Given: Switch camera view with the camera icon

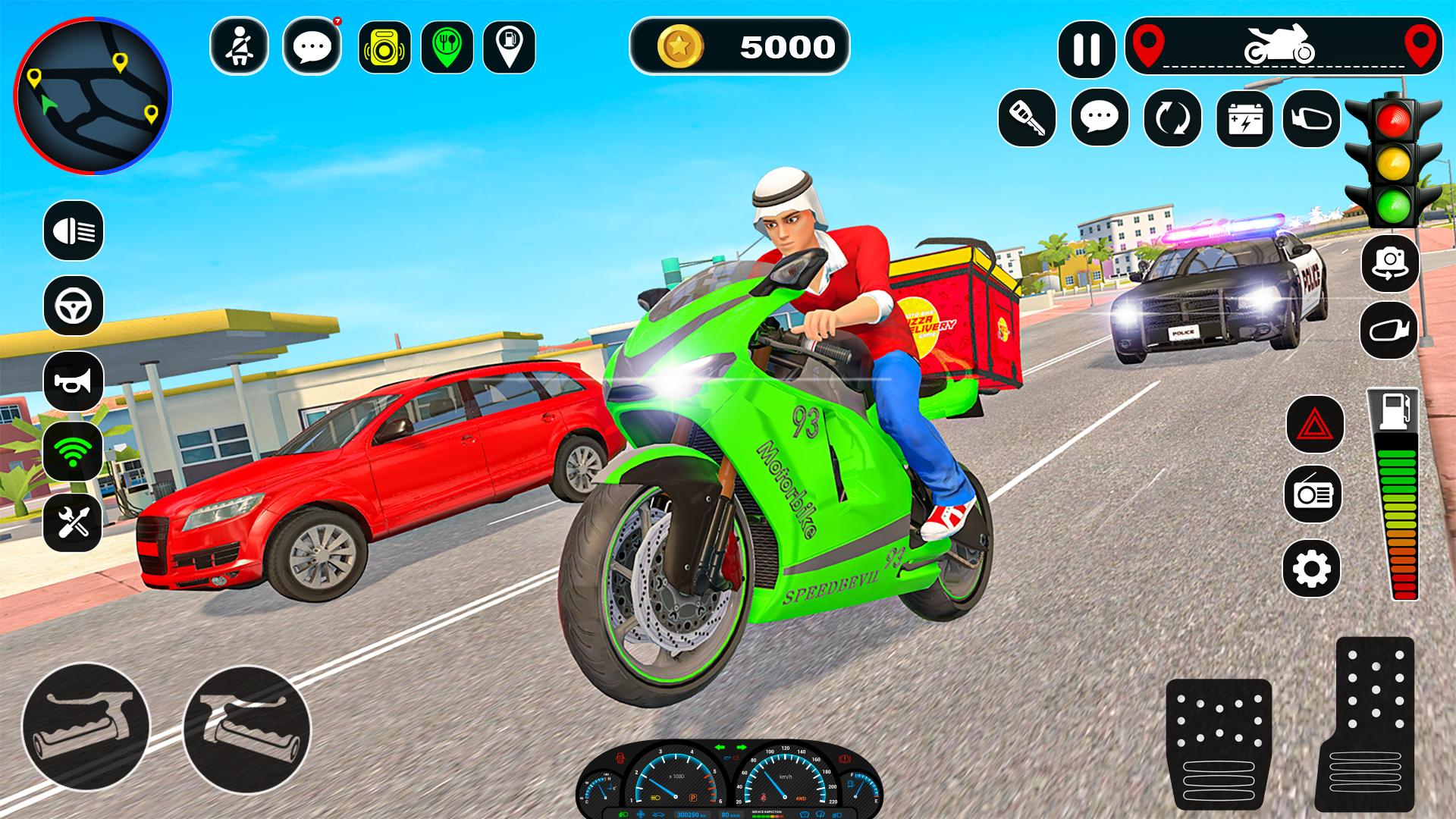Looking at the screenshot, I should [x=1390, y=265].
